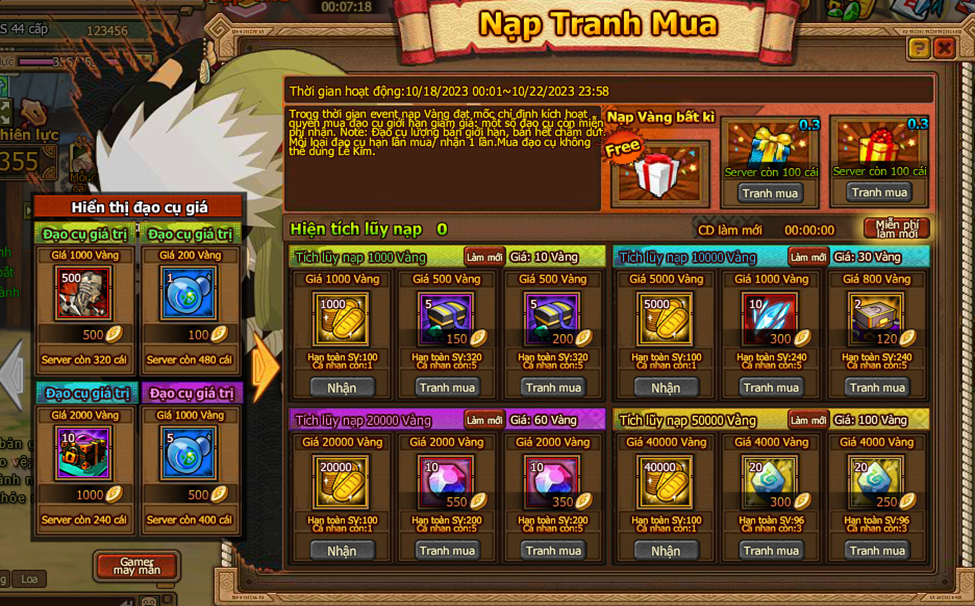Tranh mua the purple chest priced 150
The height and width of the screenshot is (606, 975).
coord(447,387)
